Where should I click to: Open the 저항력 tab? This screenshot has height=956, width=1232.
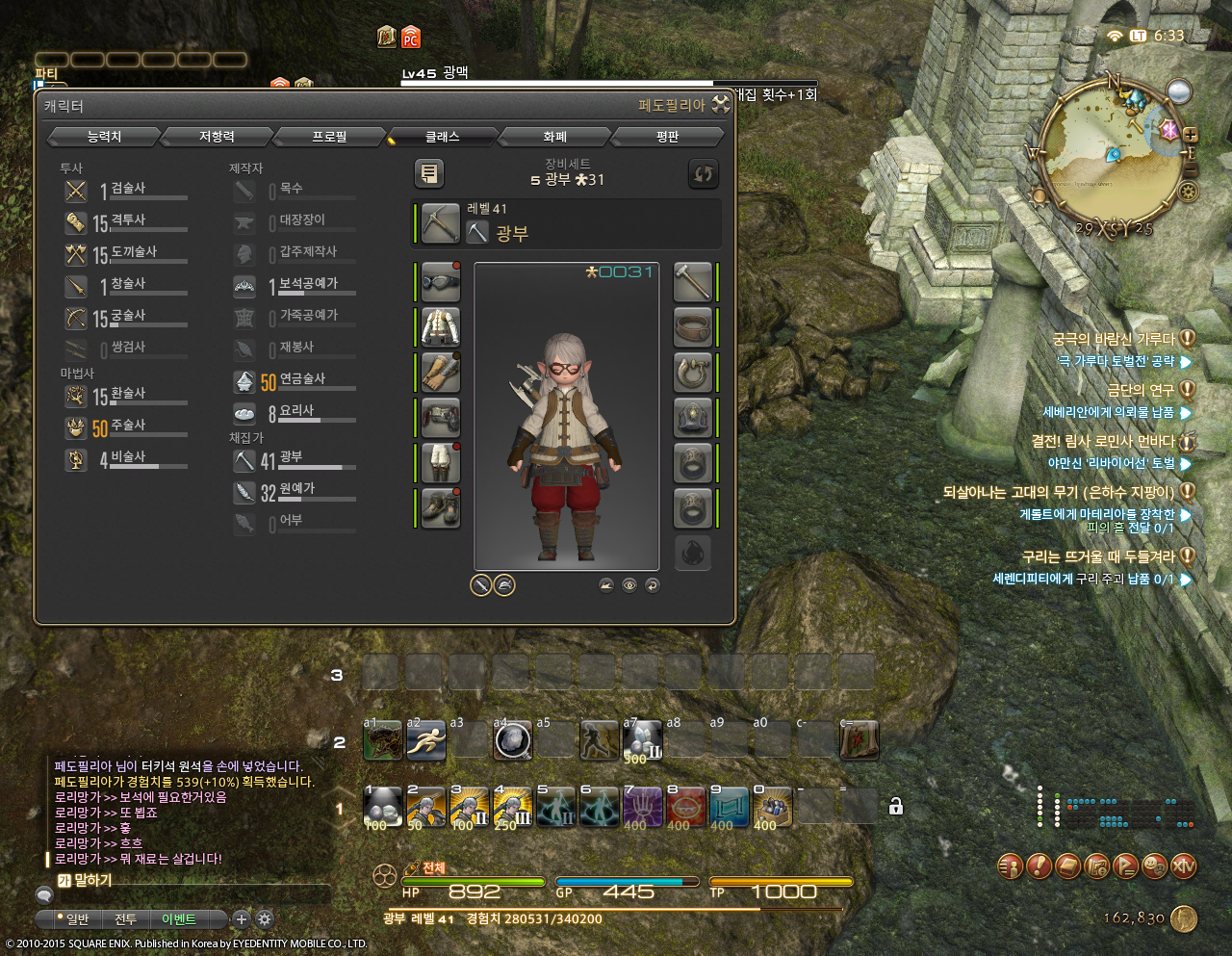(217, 137)
